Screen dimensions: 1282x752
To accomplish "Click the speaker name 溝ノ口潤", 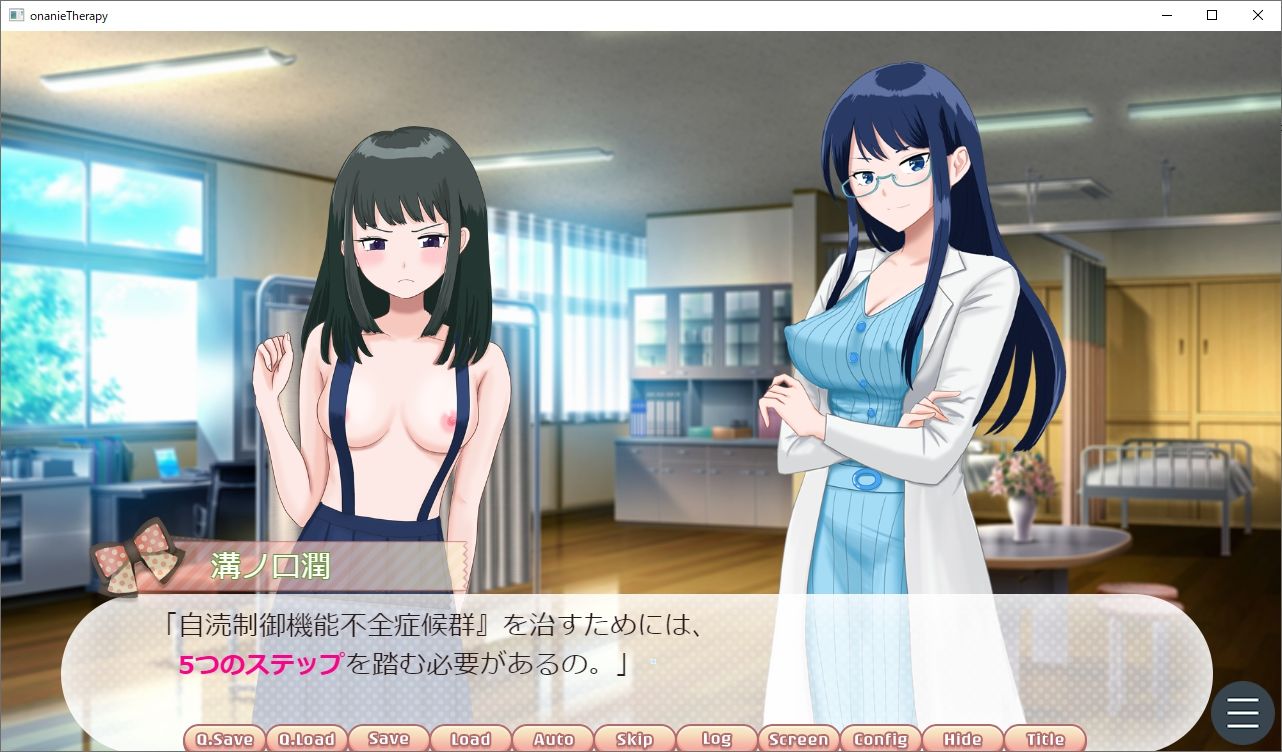I will pos(268,565).
